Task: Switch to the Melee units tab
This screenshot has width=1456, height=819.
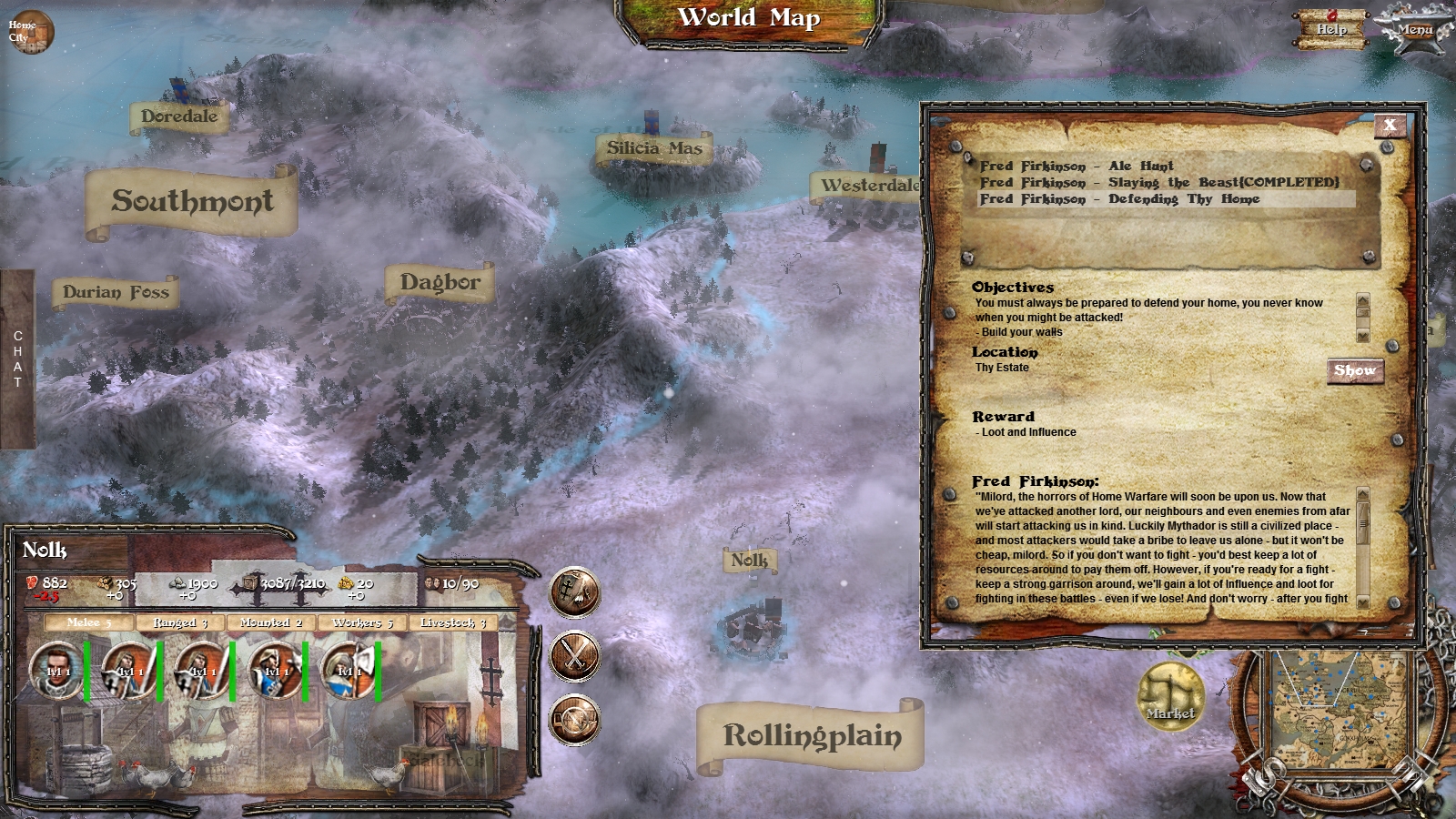Action: [88, 622]
